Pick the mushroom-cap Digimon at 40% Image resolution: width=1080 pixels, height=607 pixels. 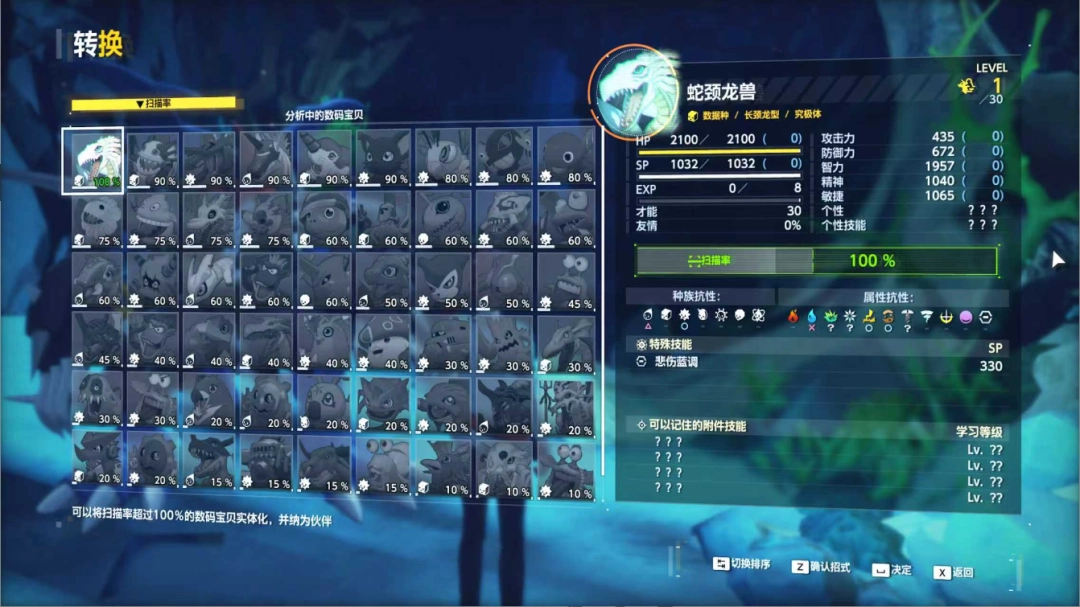click(x=384, y=339)
